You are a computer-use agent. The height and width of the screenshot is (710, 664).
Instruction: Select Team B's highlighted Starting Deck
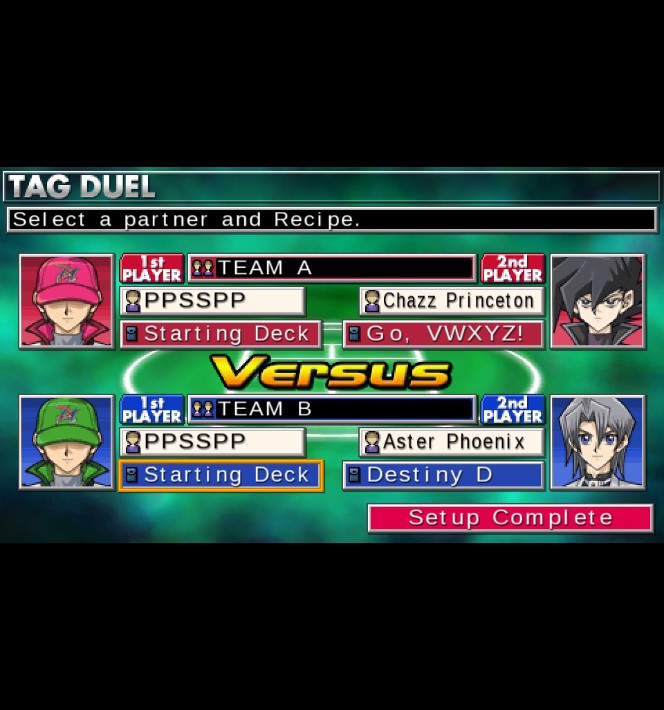coord(220,475)
